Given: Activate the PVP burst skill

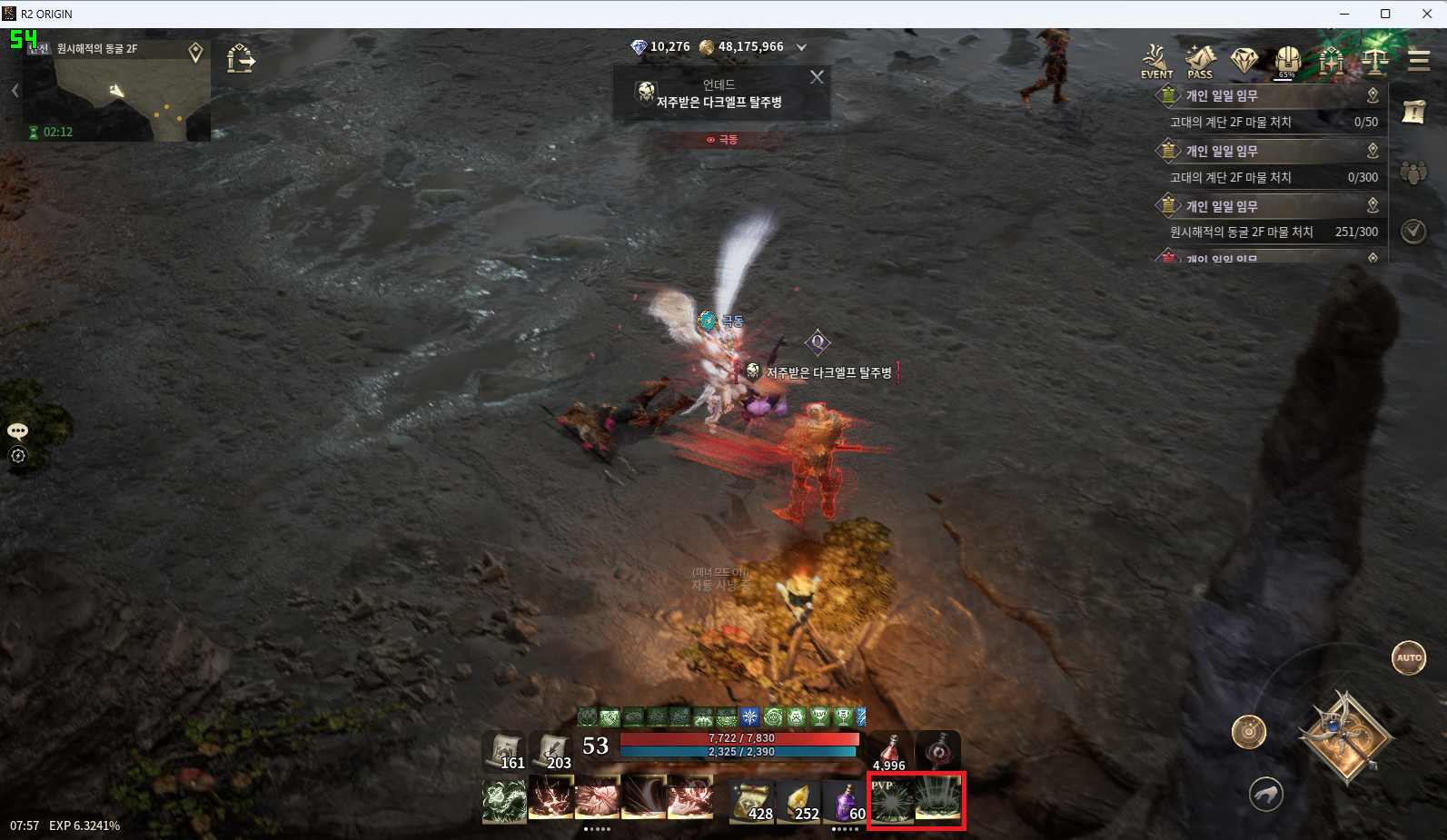Looking at the screenshot, I should tap(891, 800).
